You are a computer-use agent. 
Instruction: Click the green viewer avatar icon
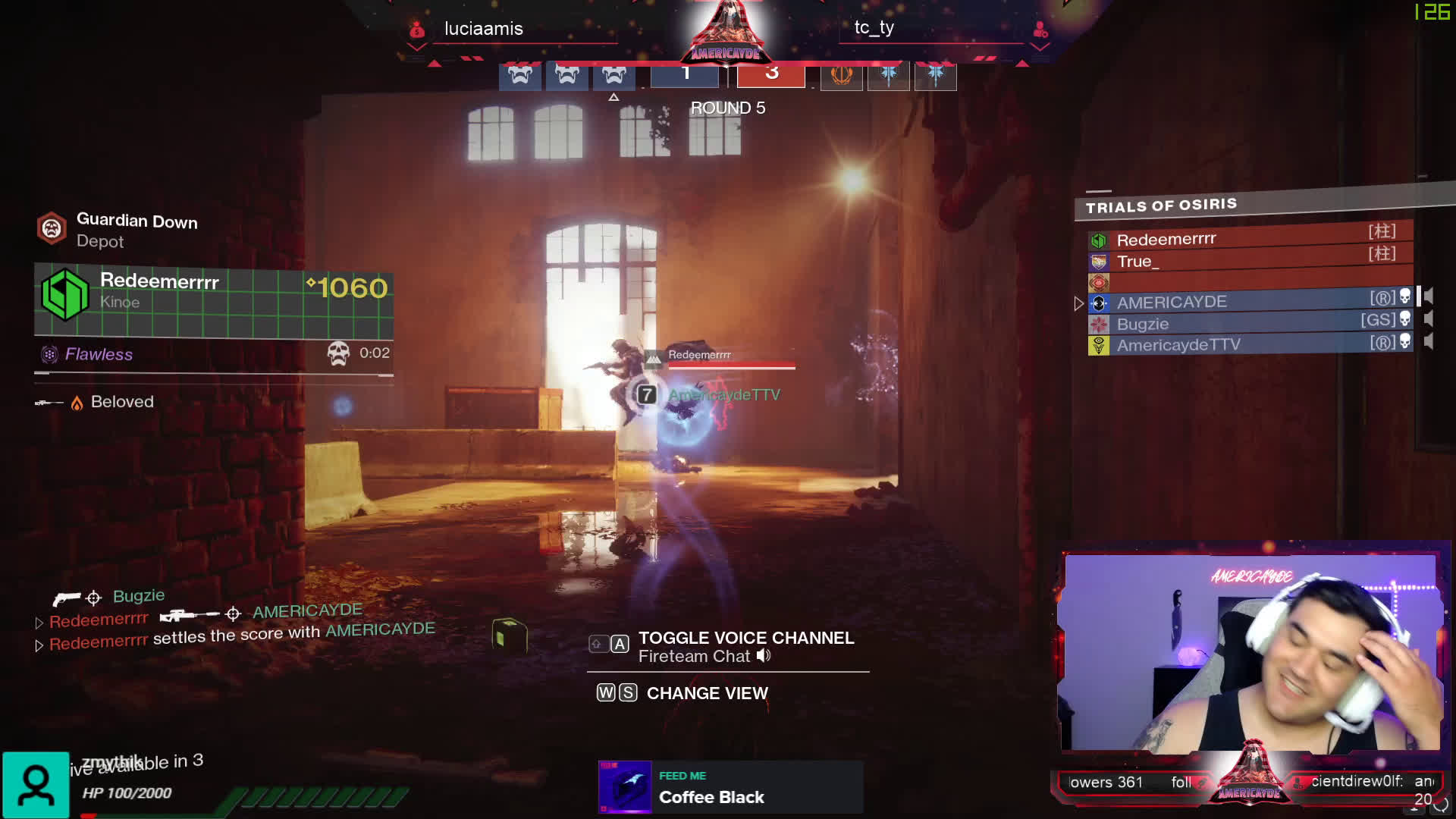[36, 785]
